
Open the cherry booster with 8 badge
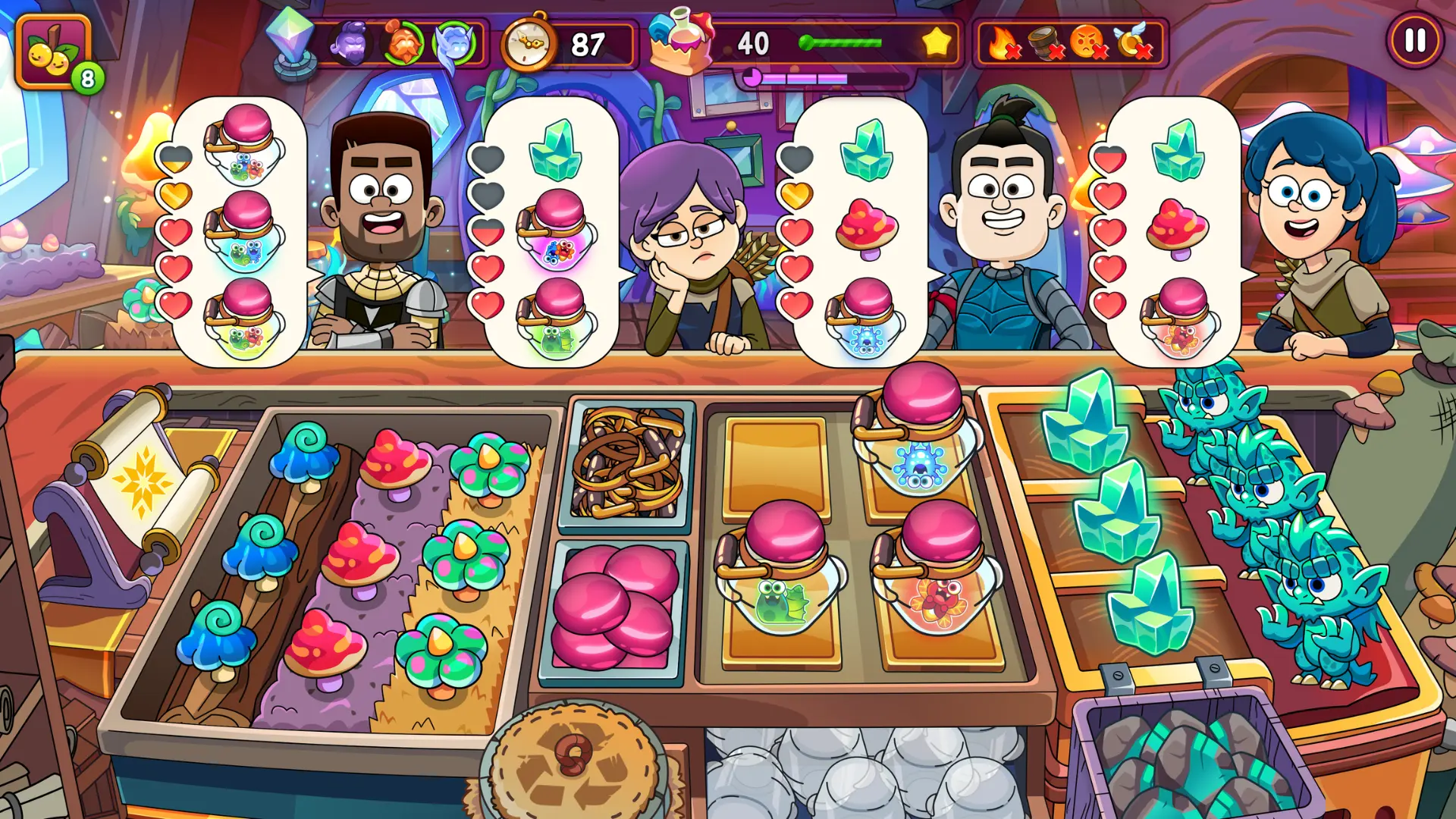coord(55,52)
